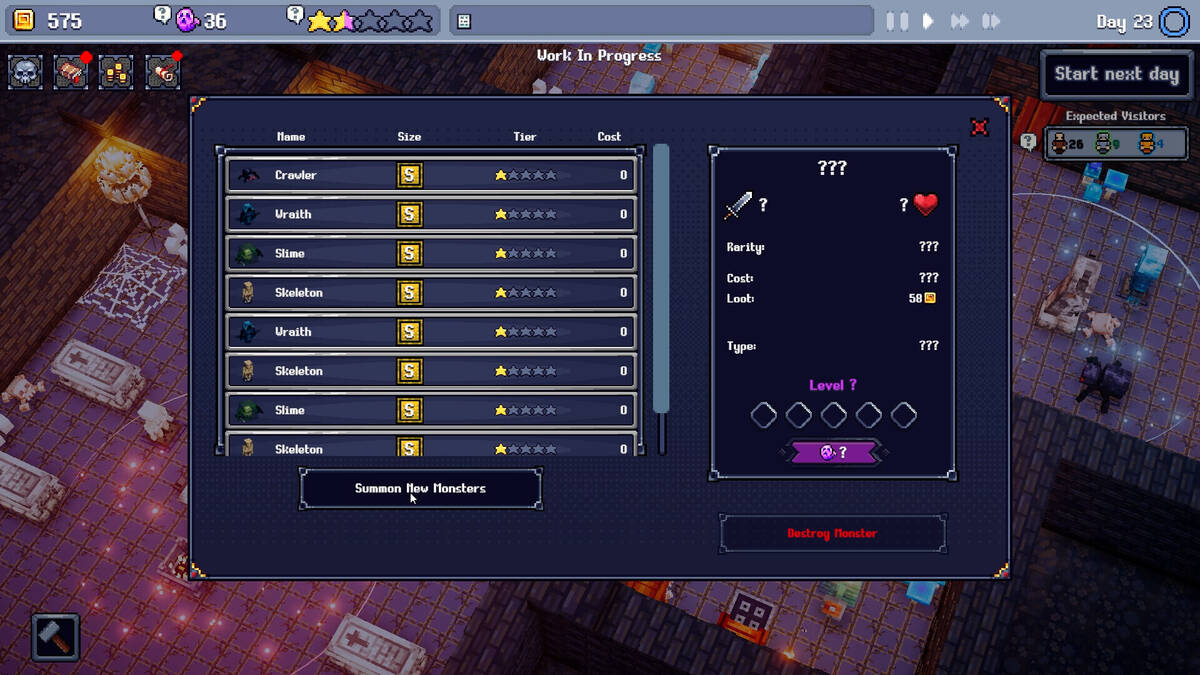Viewport: 1200px width, 675px height.
Task: Open the skull monsters menu icon
Action: point(26,72)
